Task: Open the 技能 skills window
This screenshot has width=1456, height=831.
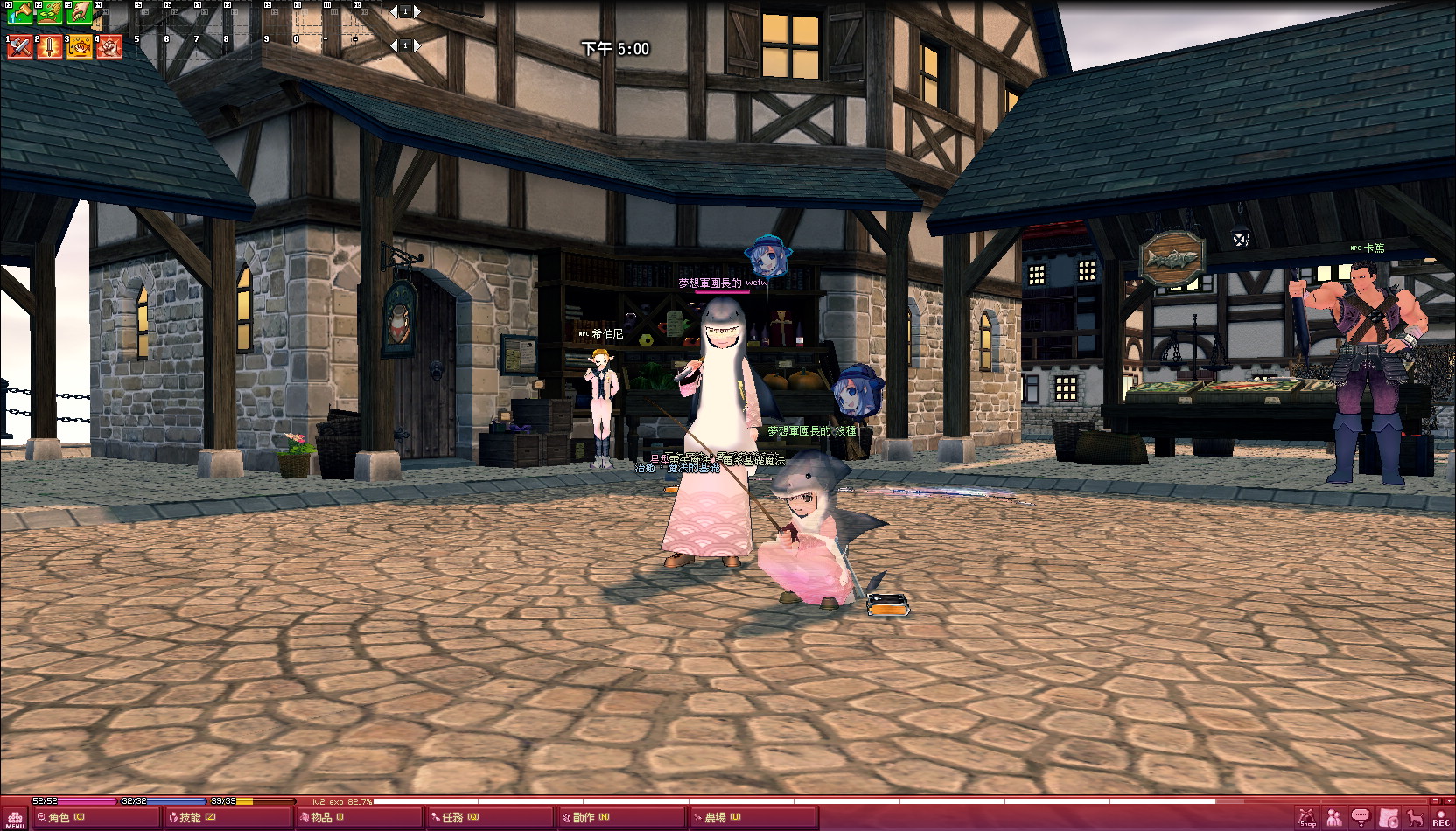Action: click(192, 817)
